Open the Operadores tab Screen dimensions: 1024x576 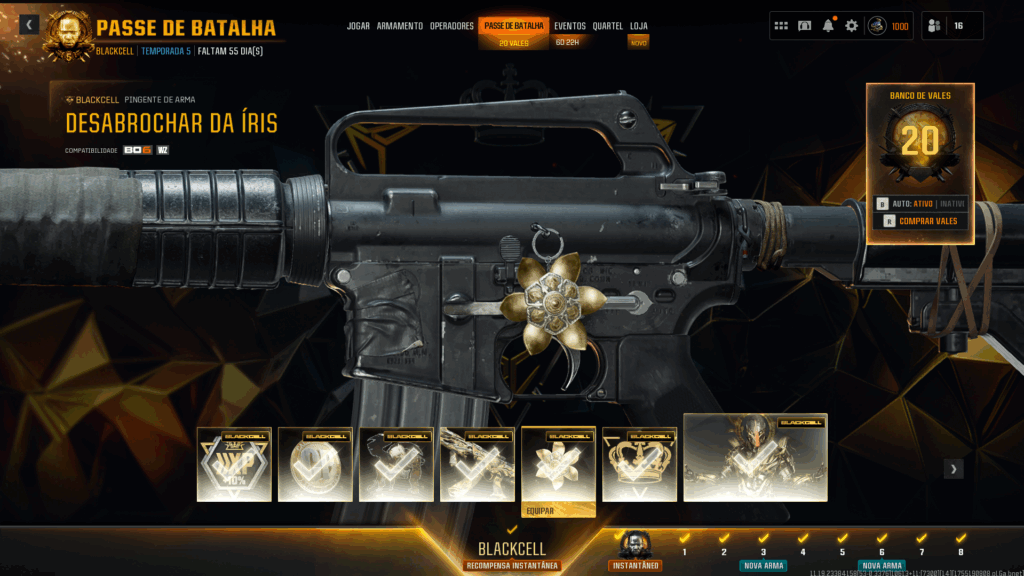click(x=452, y=26)
